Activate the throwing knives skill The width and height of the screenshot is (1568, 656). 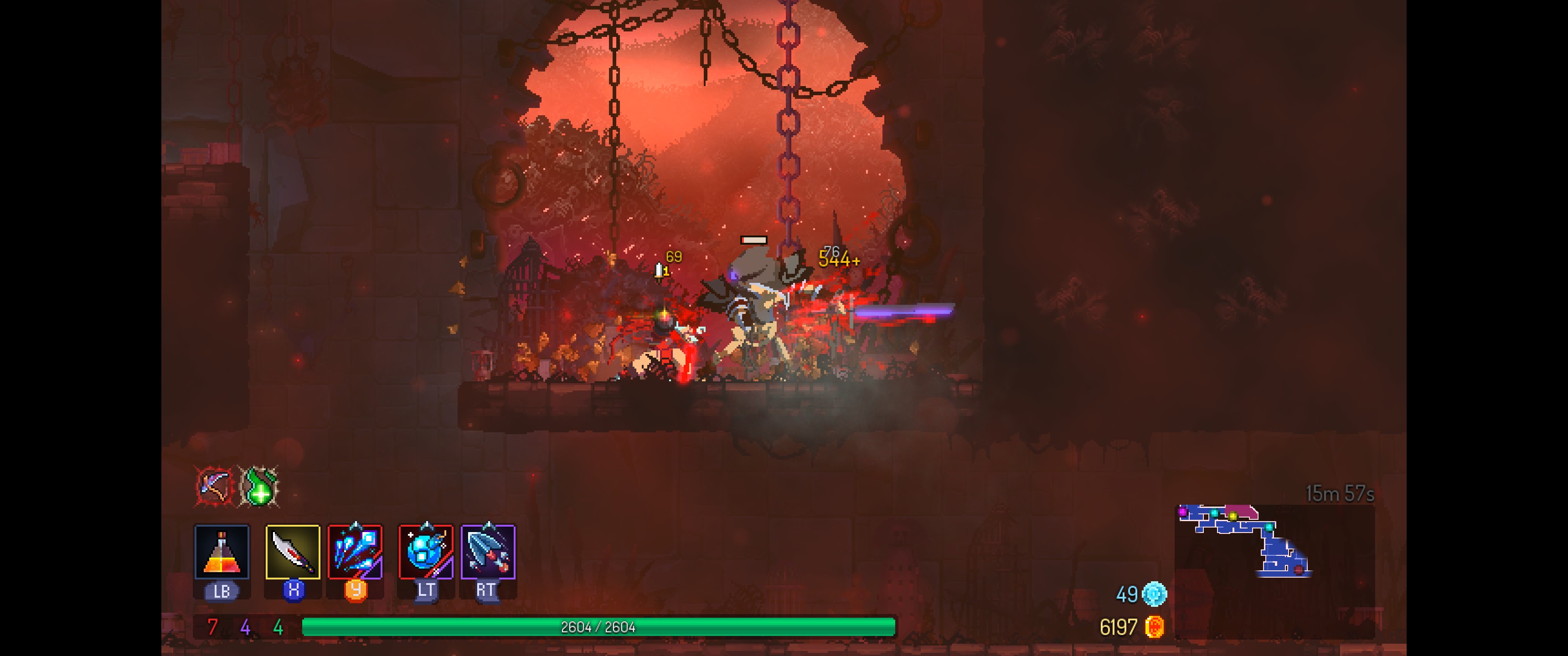click(488, 551)
